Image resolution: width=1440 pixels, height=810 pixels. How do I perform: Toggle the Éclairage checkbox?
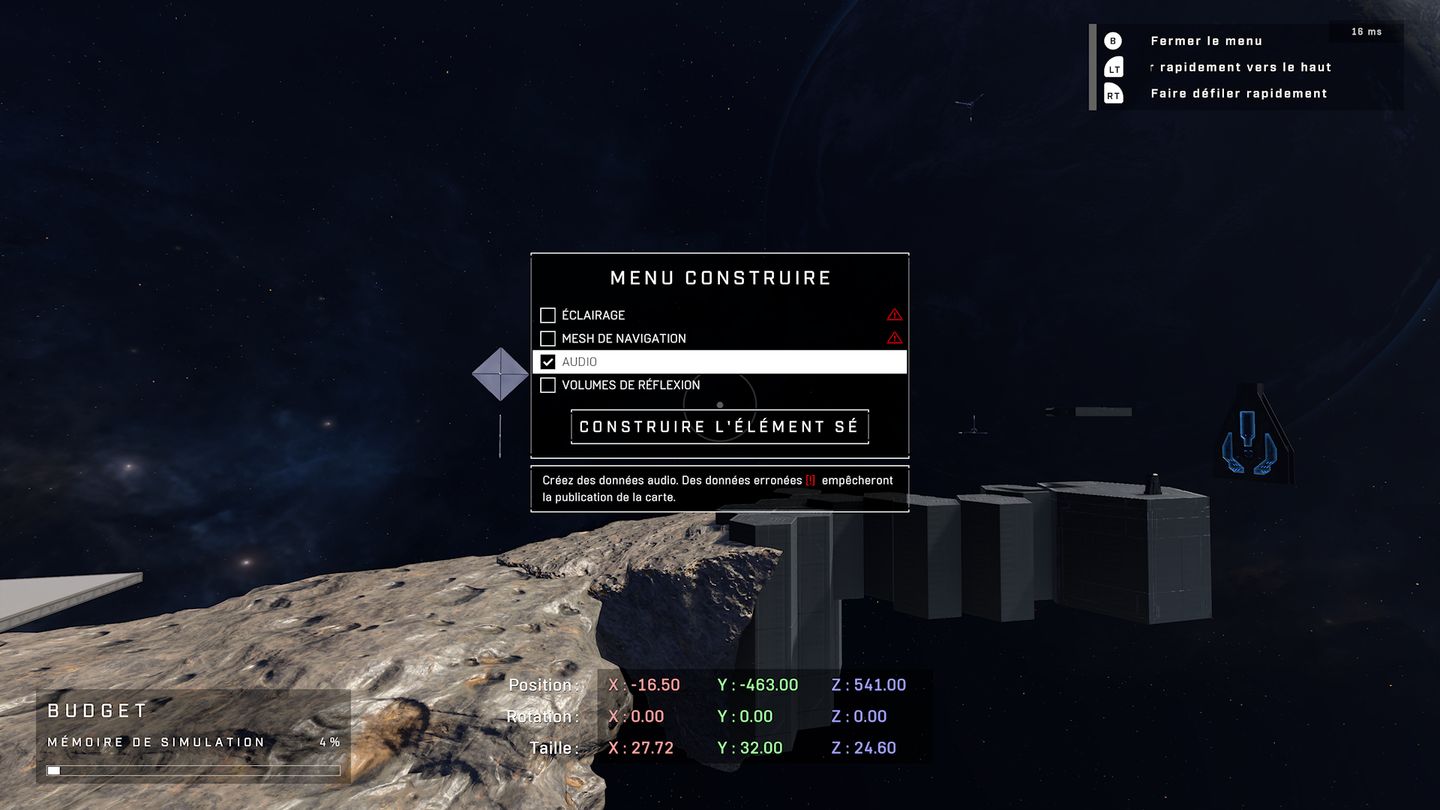point(548,315)
